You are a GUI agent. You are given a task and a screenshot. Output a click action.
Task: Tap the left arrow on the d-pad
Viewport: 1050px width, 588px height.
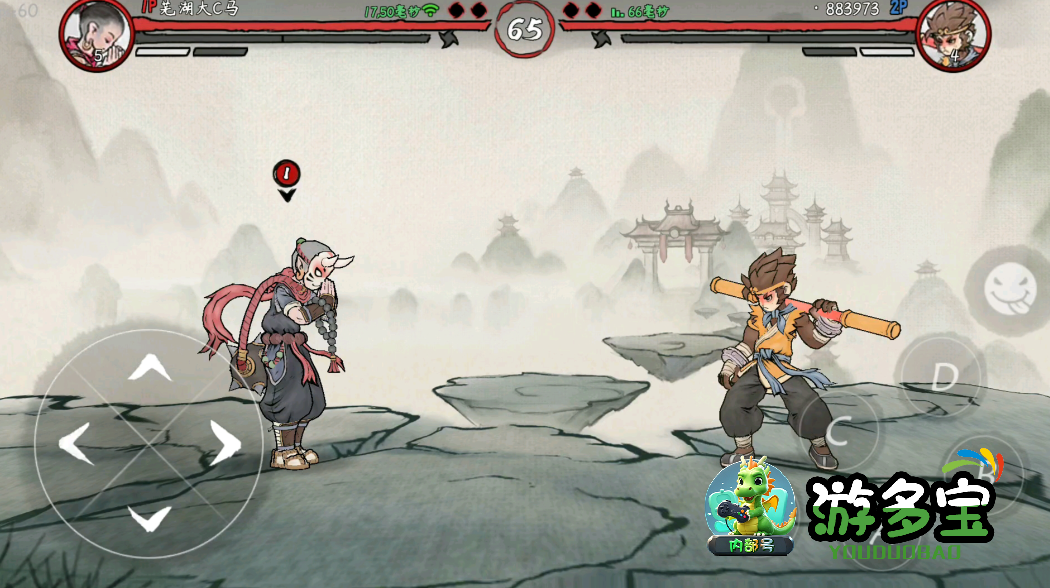(75, 443)
